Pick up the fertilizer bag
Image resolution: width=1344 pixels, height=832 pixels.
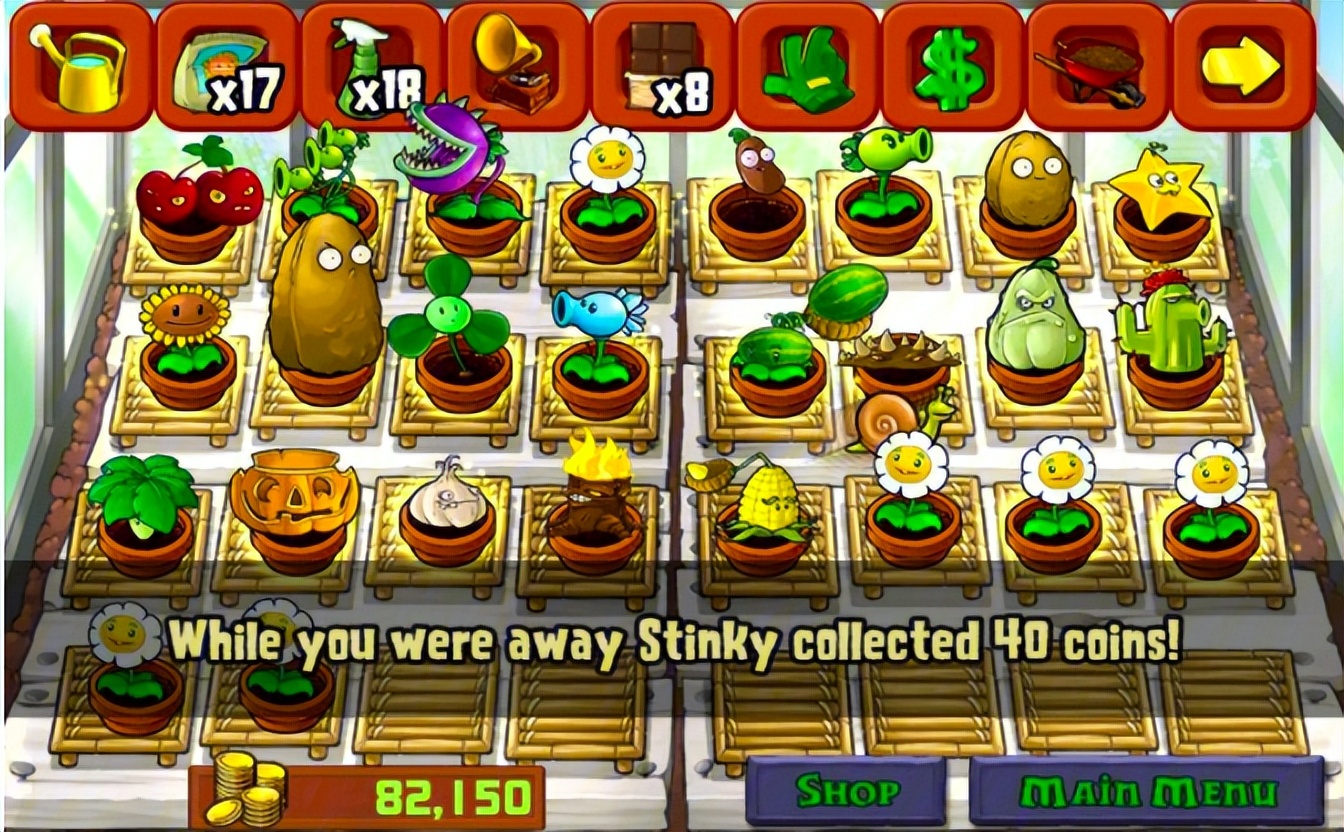(x=226, y=68)
